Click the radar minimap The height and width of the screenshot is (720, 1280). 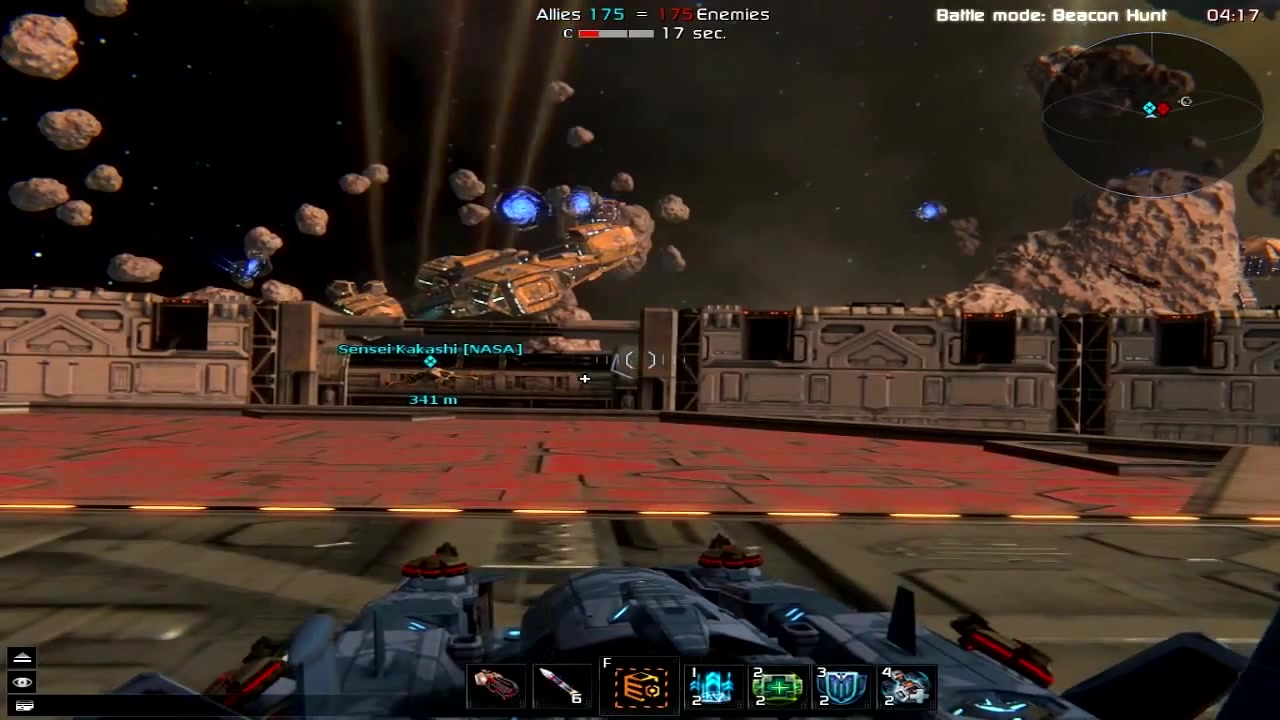point(1152,114)
